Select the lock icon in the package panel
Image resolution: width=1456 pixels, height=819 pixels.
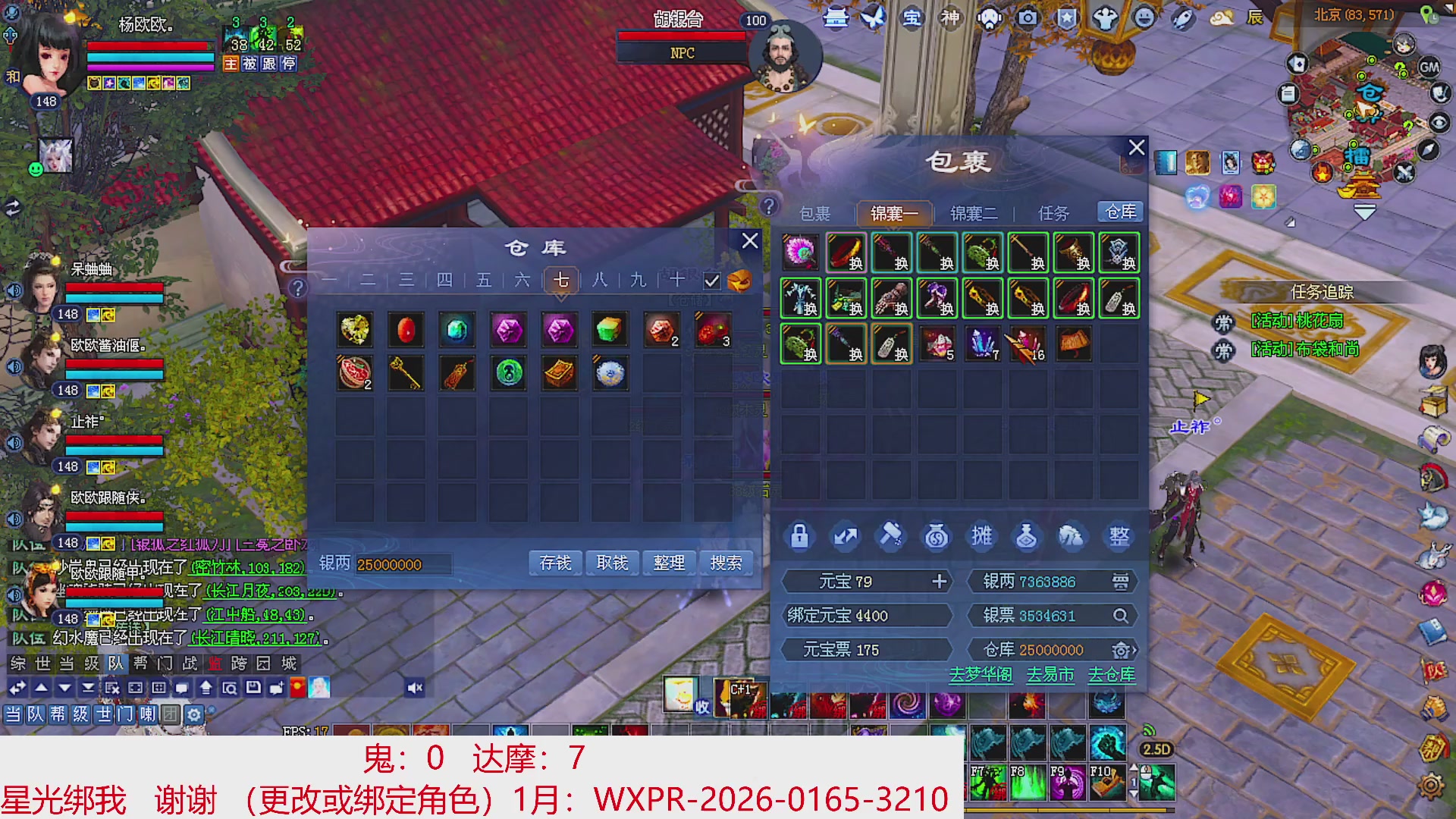[x=799, y=536]
